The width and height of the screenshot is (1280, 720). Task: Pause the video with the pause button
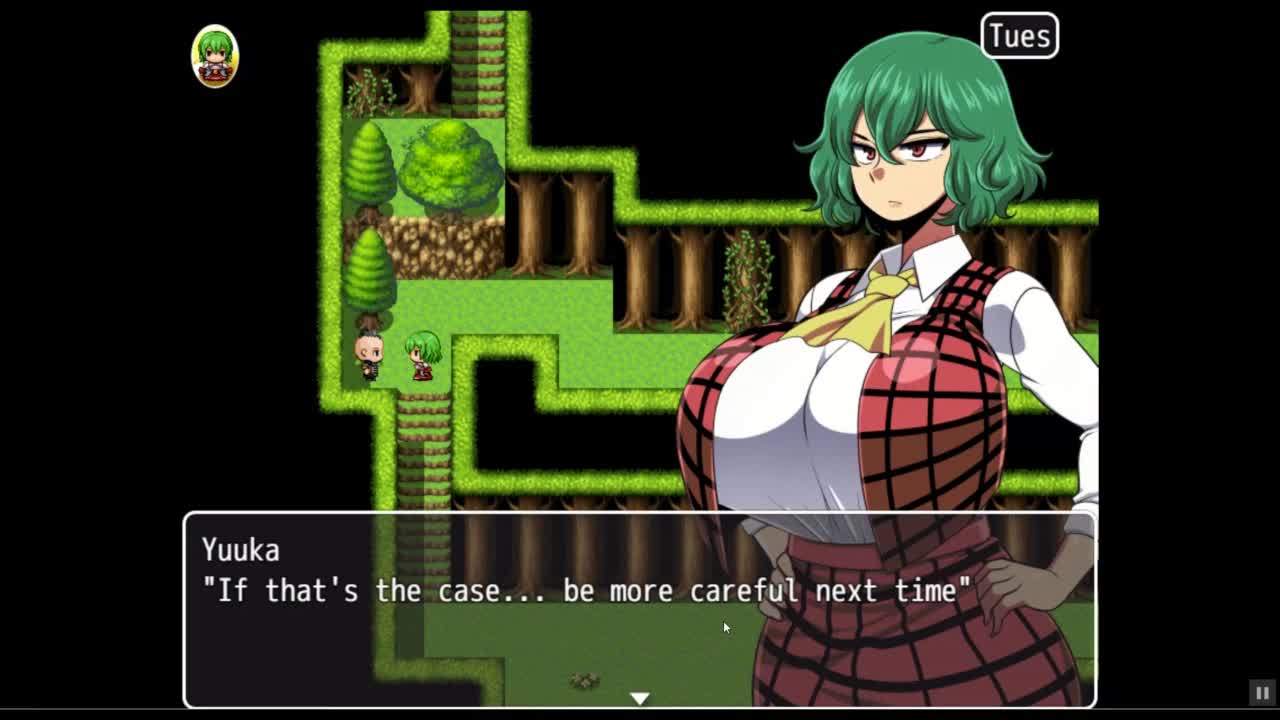[x=1262, y=692]
